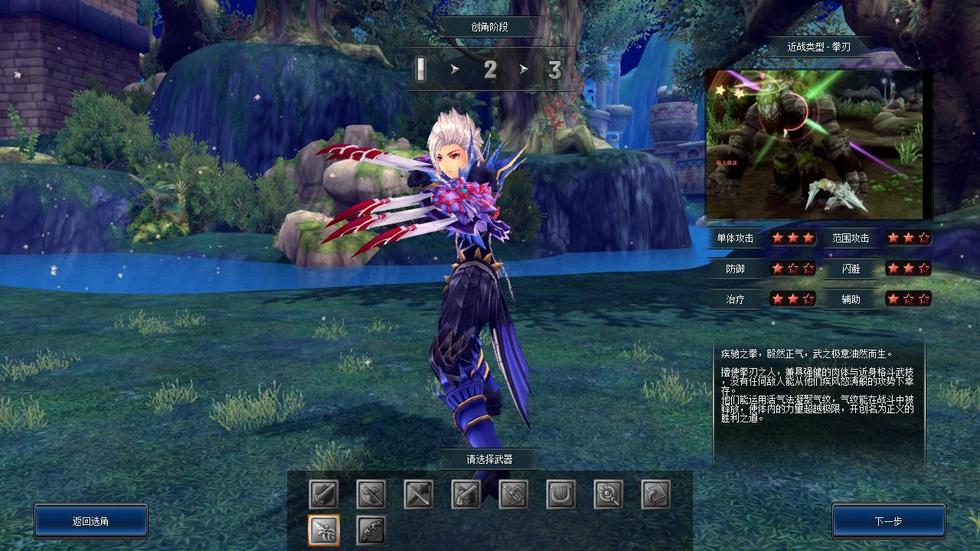Click the 下一步 next step button
The image size is (980, 551).
tap(888, 521)
